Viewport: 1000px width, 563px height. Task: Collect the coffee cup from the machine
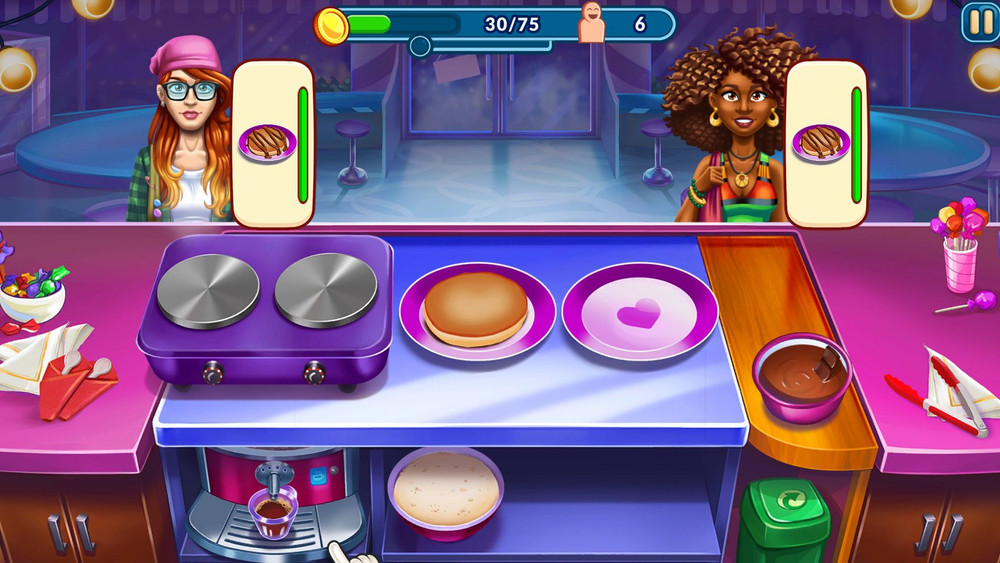click(273, 512)
